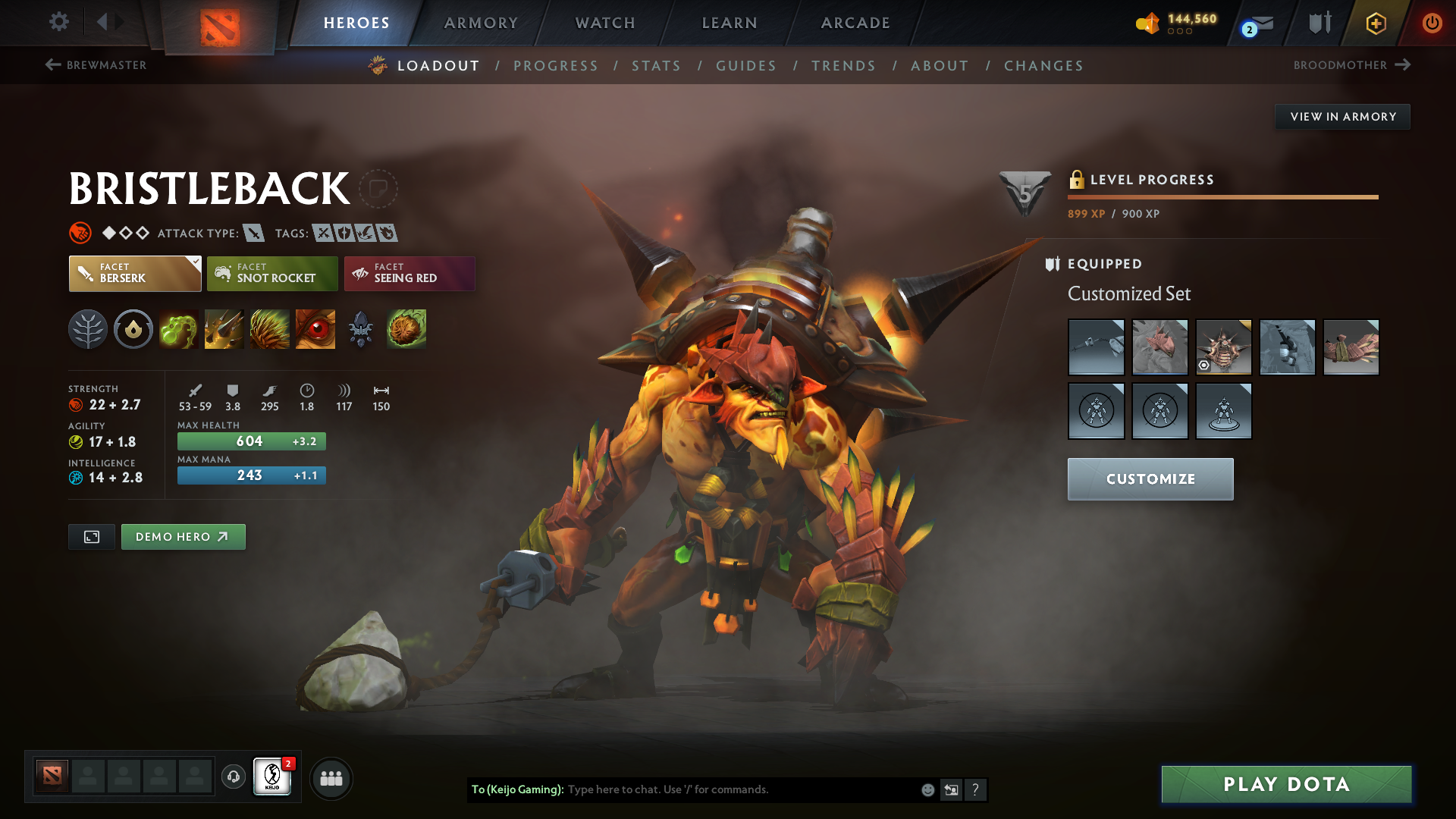The width and height of the screenshot is (1456, 819).
Task: Toggle the Berserk facet selection
Action: click(x=134, y=273)
